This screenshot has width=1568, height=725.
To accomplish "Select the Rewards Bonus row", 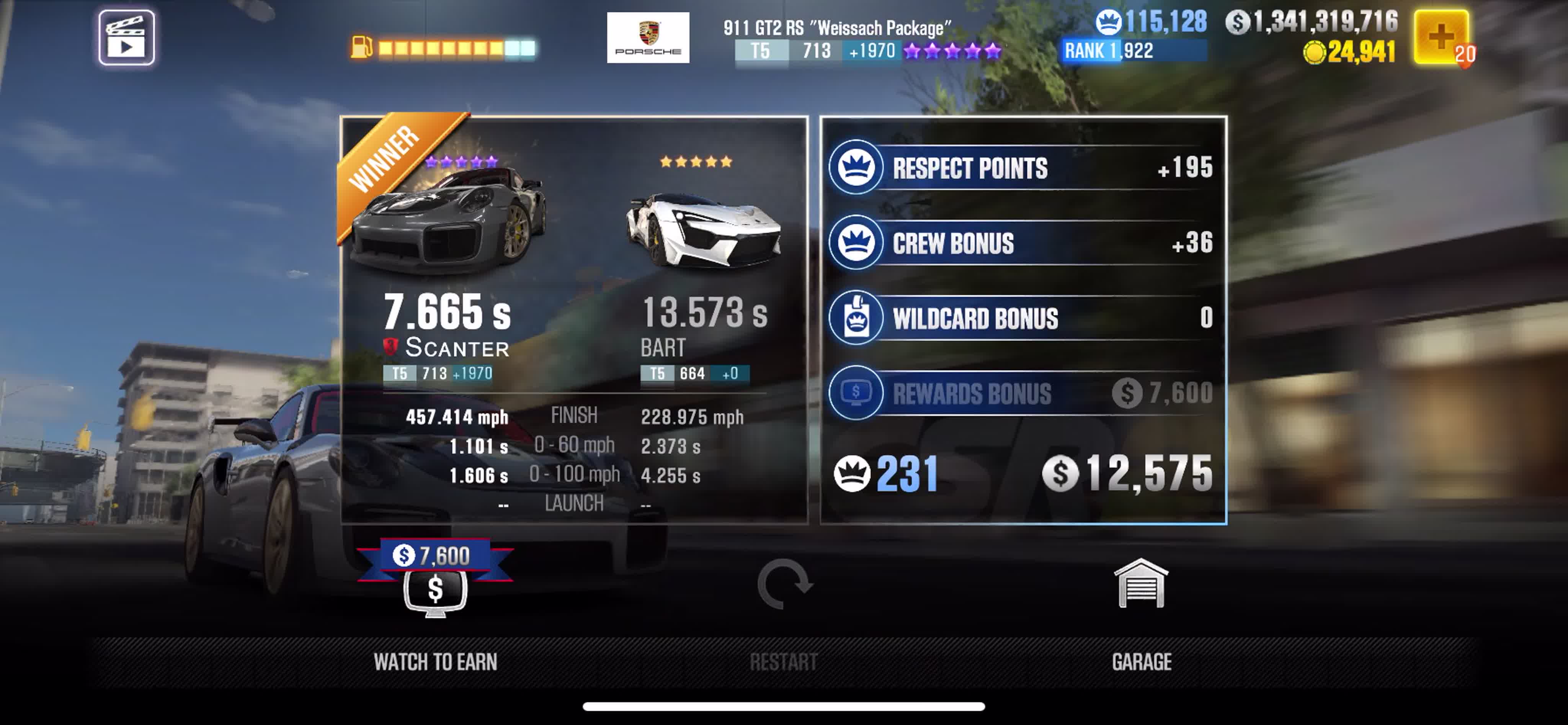I will click(1022, 393).
